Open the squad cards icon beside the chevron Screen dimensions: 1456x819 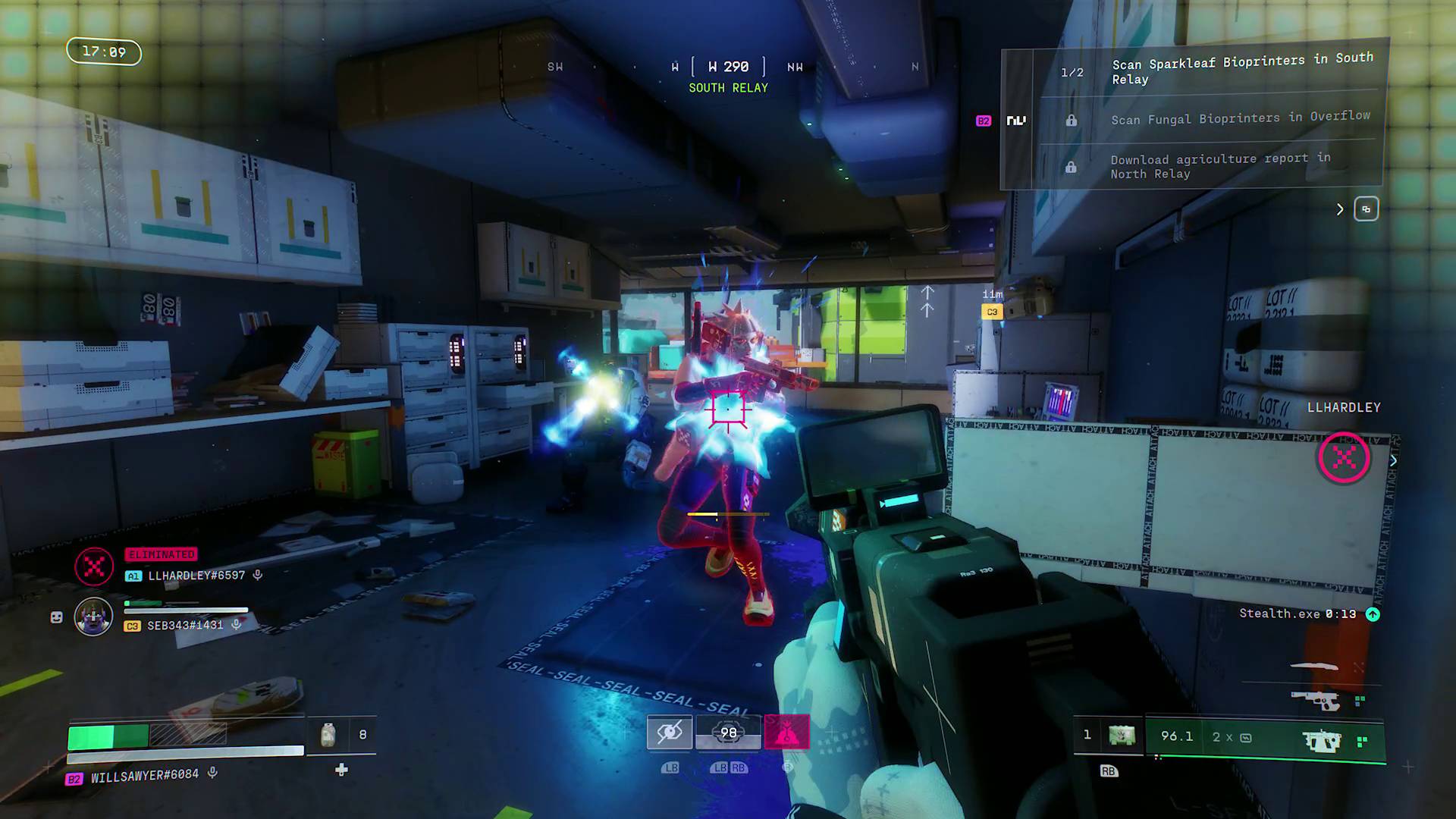1365,209
